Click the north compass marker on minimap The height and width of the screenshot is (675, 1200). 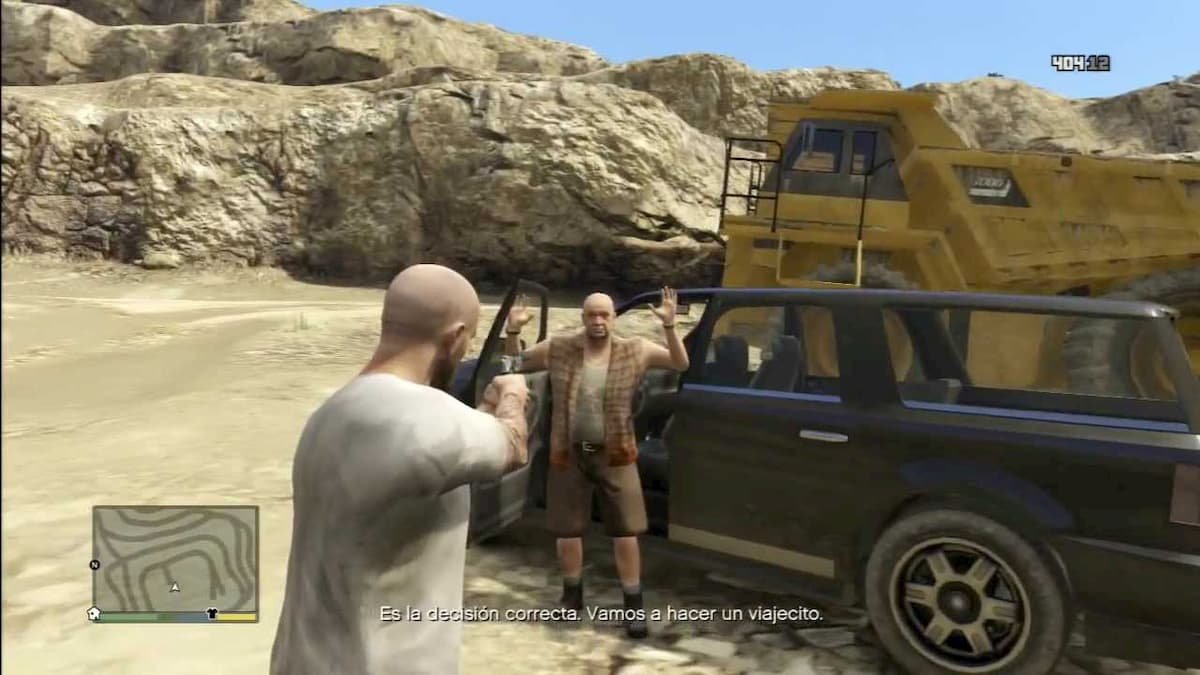95,564
